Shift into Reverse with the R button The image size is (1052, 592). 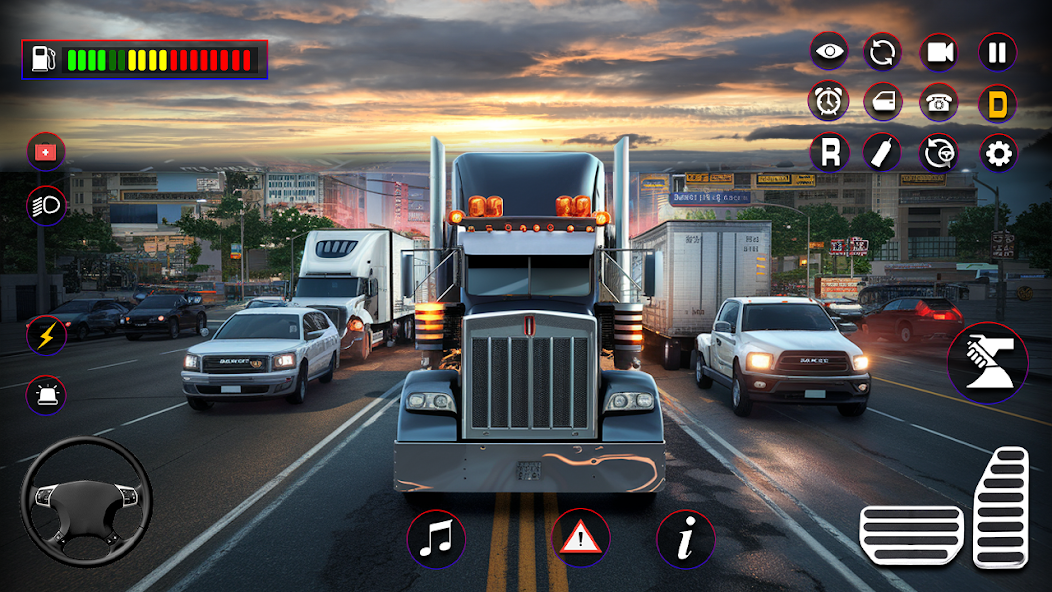pos(829,153)
